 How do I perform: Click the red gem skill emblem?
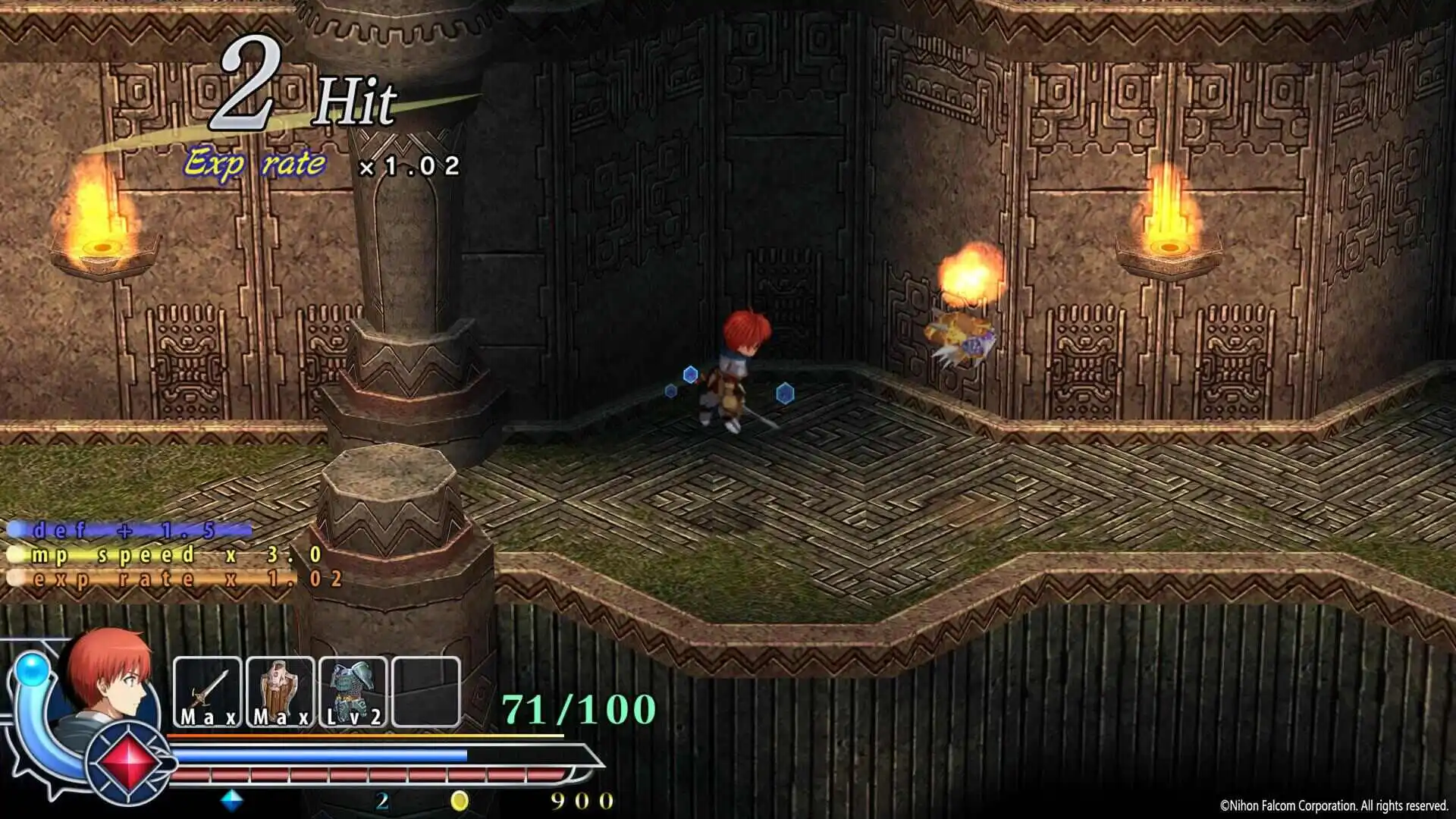click(129, 761)
